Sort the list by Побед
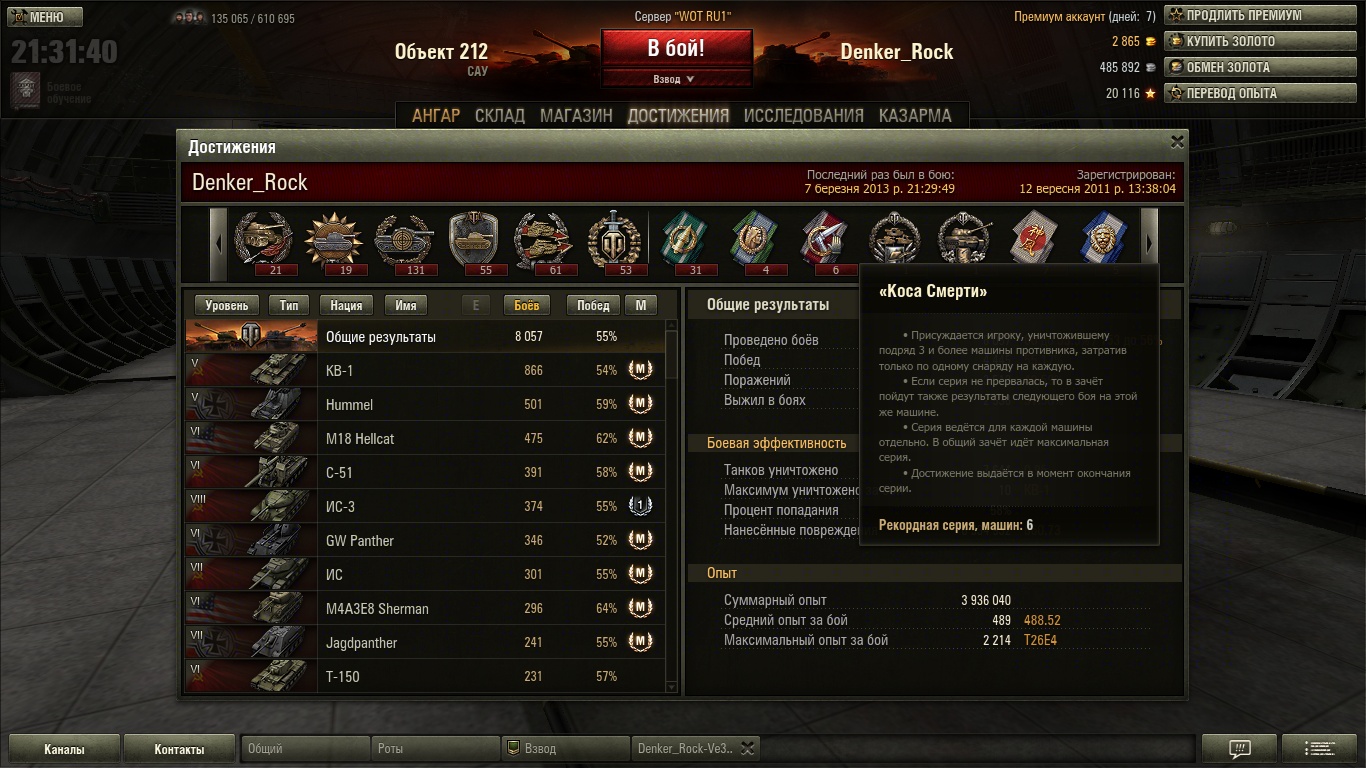 pyautogui.click(x=593, y=306)
